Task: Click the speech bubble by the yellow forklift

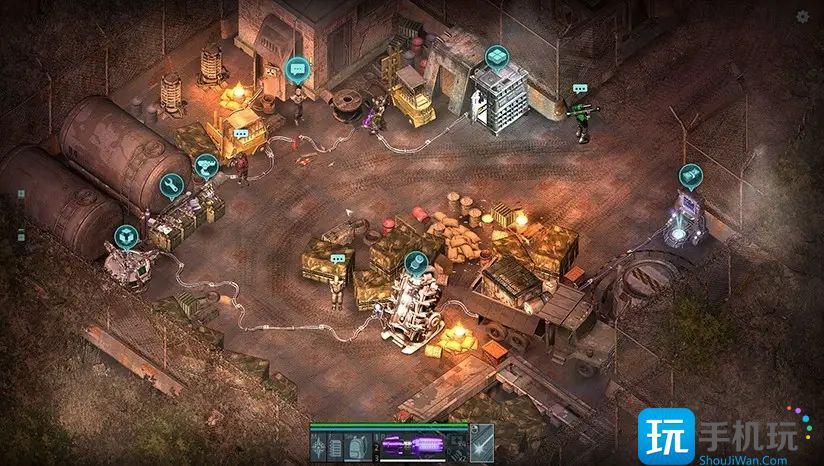Action: (x=241, y=133)
